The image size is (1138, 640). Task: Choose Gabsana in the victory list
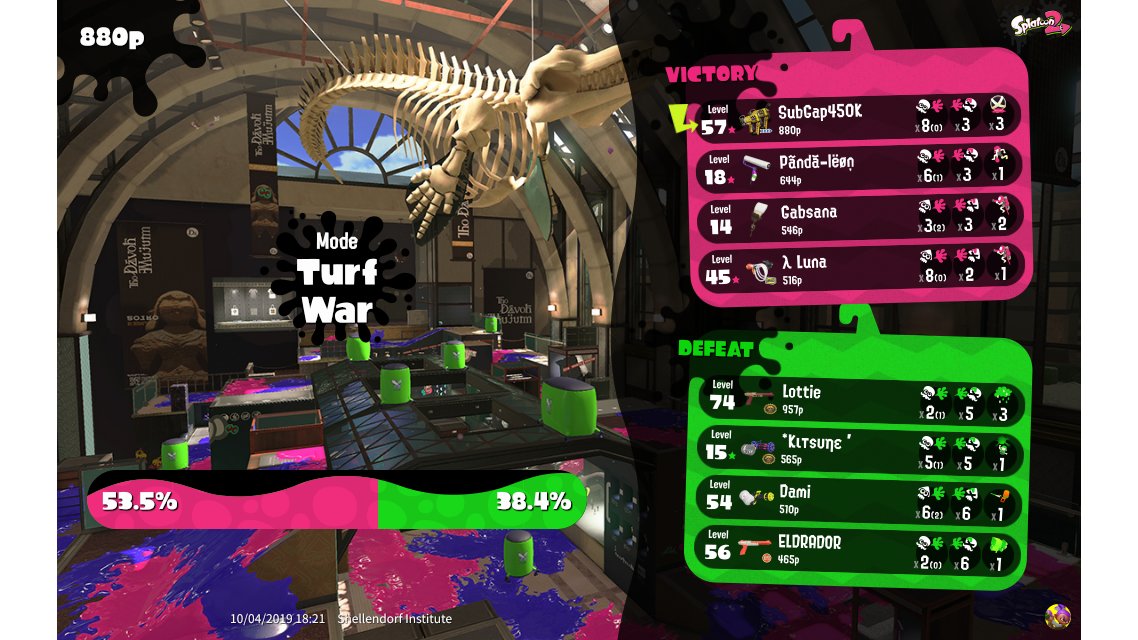860,217
